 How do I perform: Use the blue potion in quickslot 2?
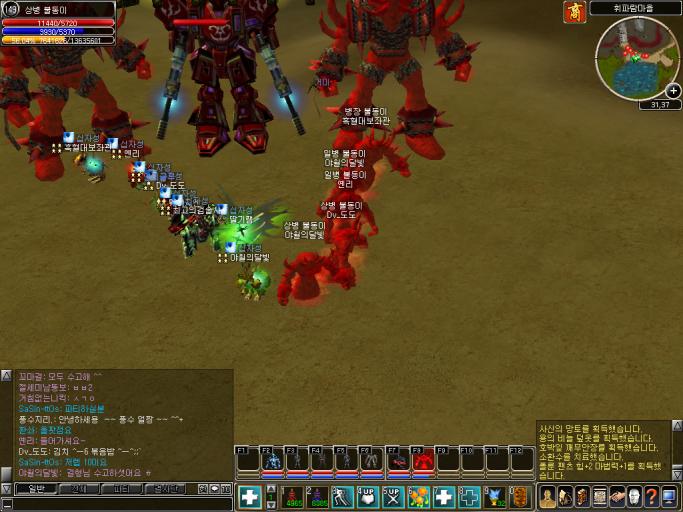[x=317, y=497]
